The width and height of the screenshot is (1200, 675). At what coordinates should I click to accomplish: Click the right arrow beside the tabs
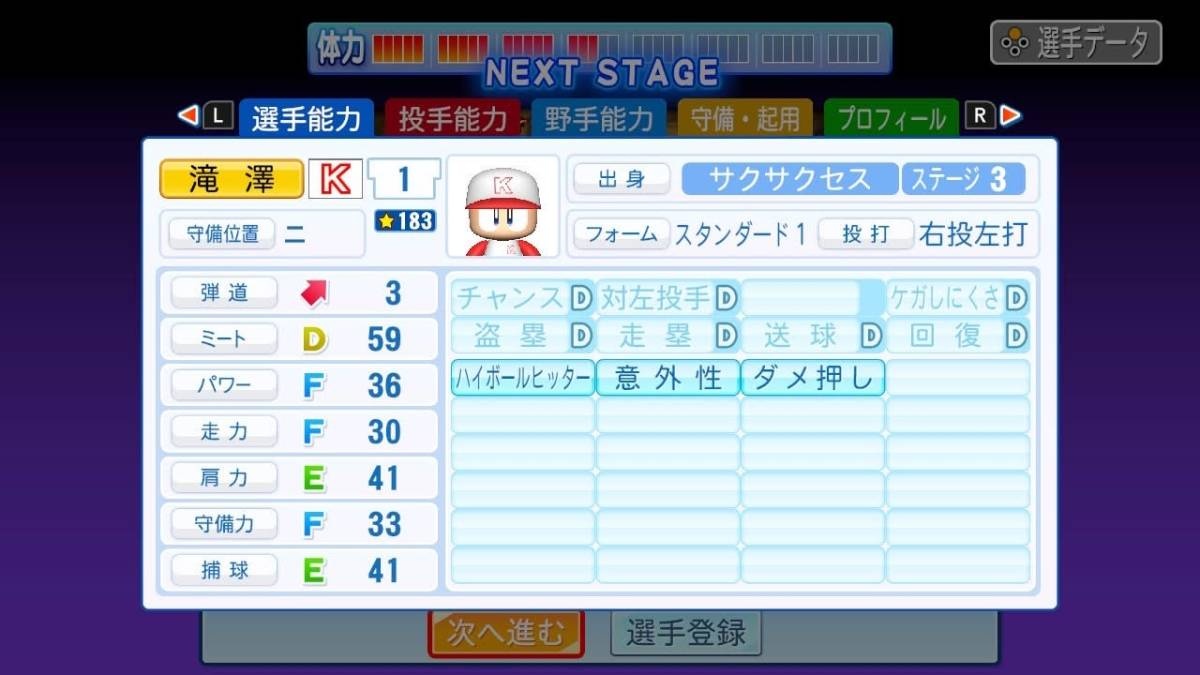(x=1011, y=116)
